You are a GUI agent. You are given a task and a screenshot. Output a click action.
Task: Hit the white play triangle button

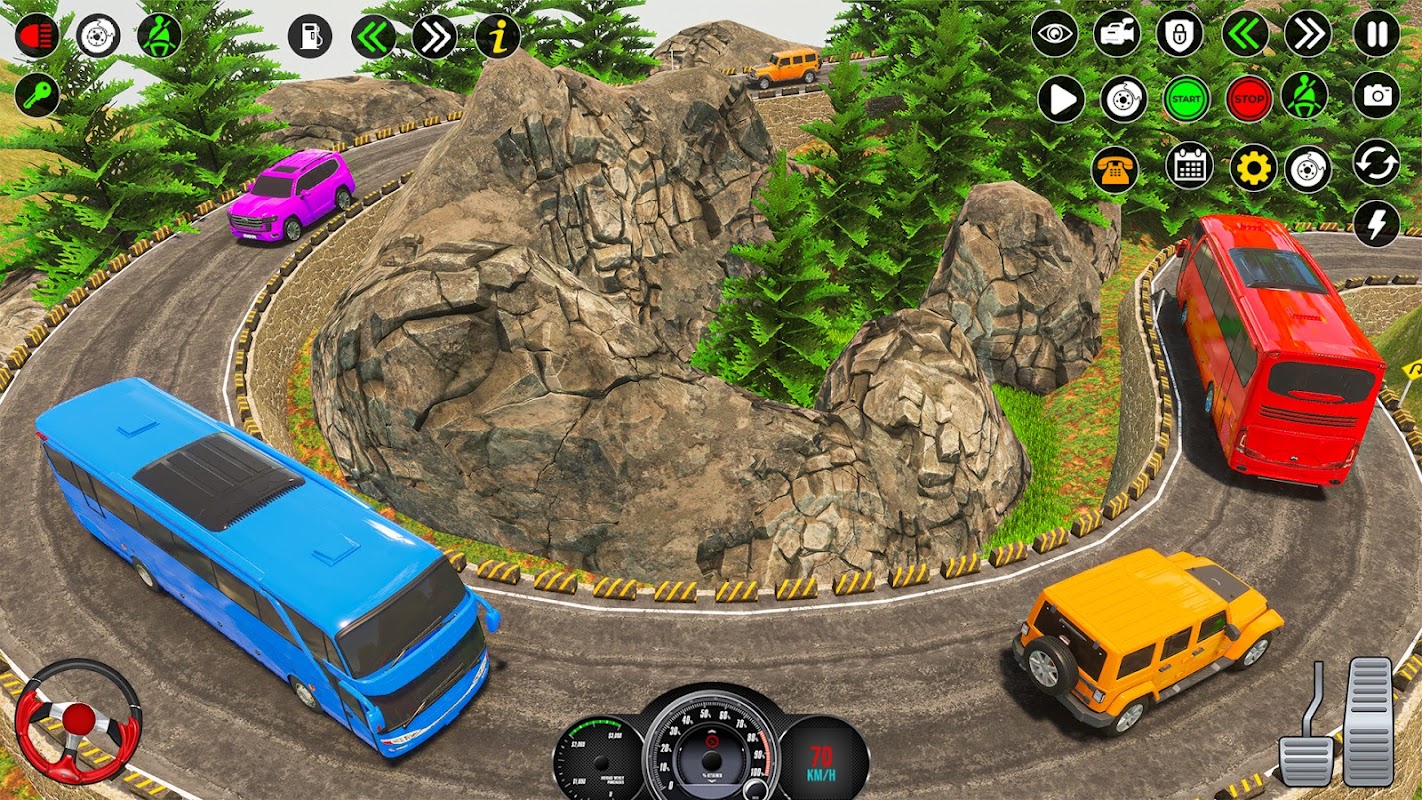[x=1061, y=99]
